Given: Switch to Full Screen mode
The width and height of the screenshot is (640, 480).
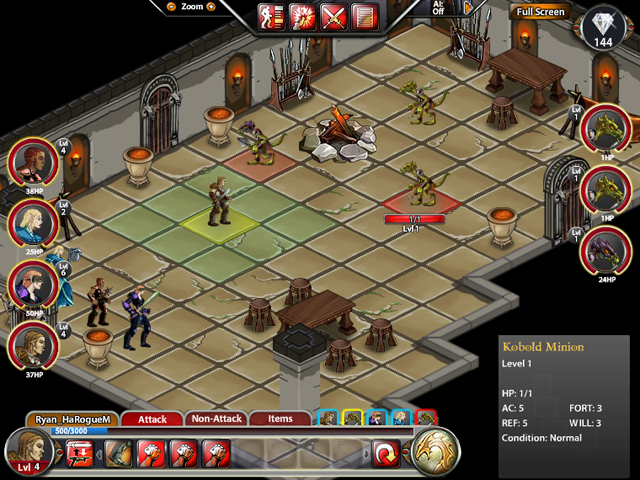Looking at the screenshot, I should click(541, 12).
